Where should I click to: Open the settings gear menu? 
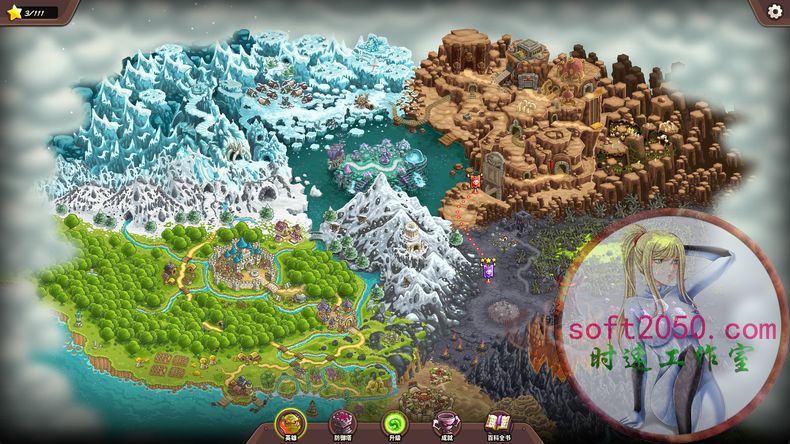pos(774,11)
